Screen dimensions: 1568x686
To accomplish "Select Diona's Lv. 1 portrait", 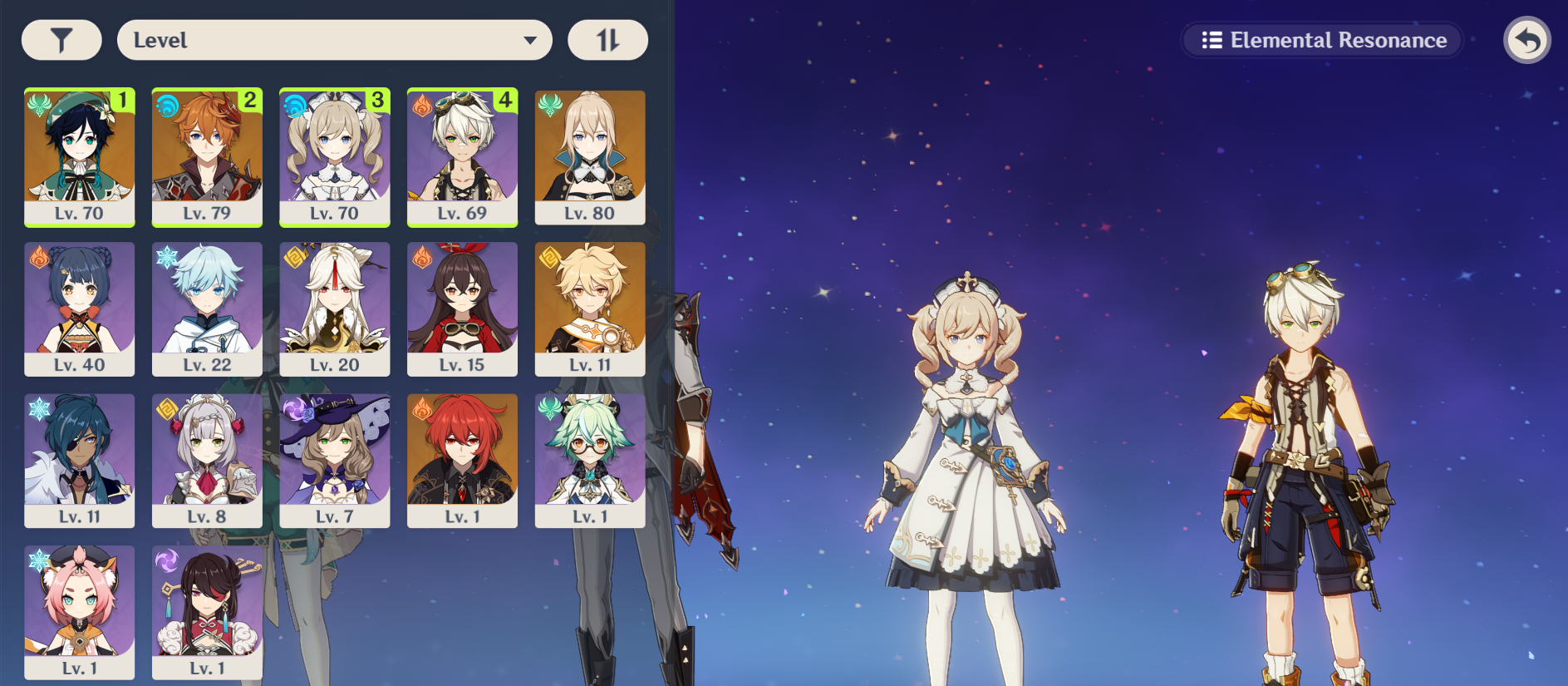I will [x=80, y=611].
